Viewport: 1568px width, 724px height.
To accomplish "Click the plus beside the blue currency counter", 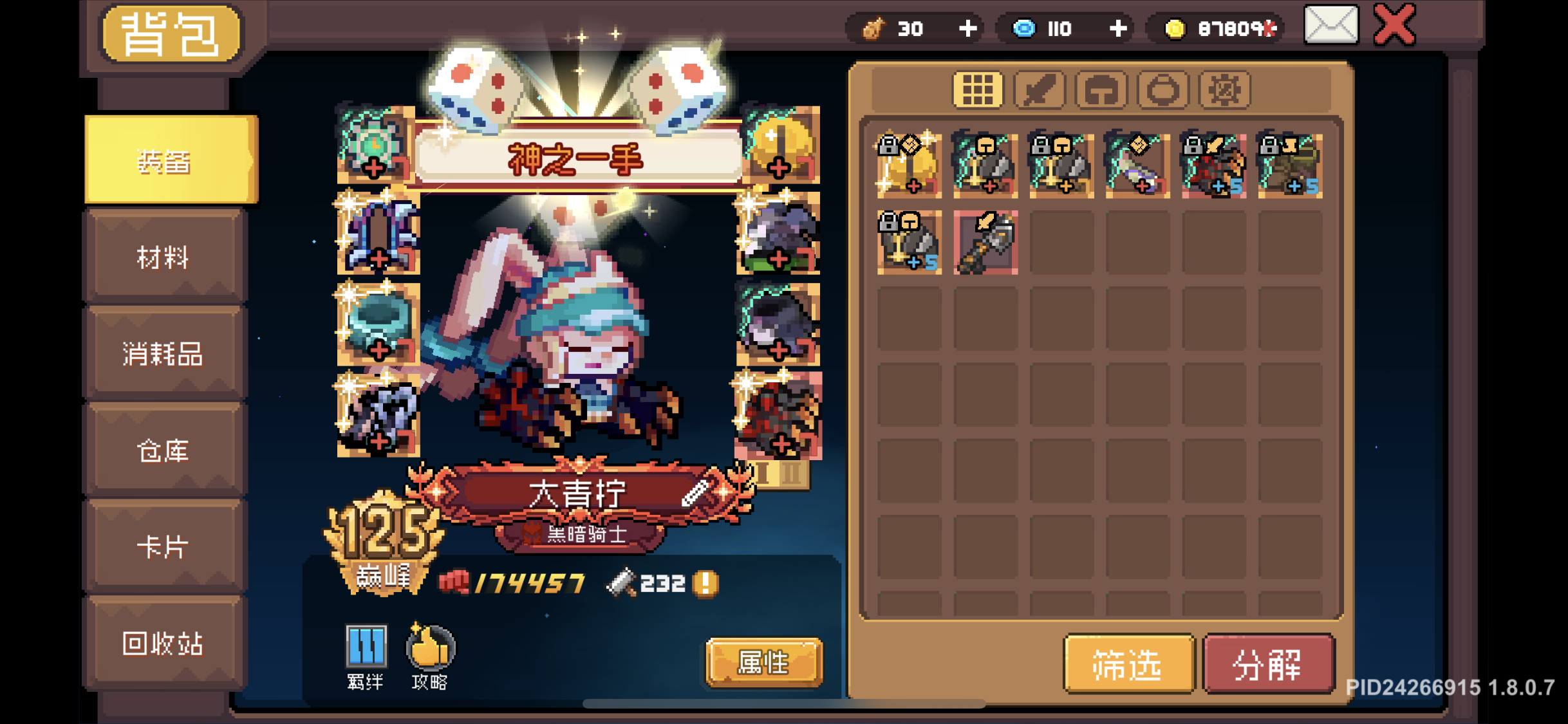I will click(x=1119, y=27).
